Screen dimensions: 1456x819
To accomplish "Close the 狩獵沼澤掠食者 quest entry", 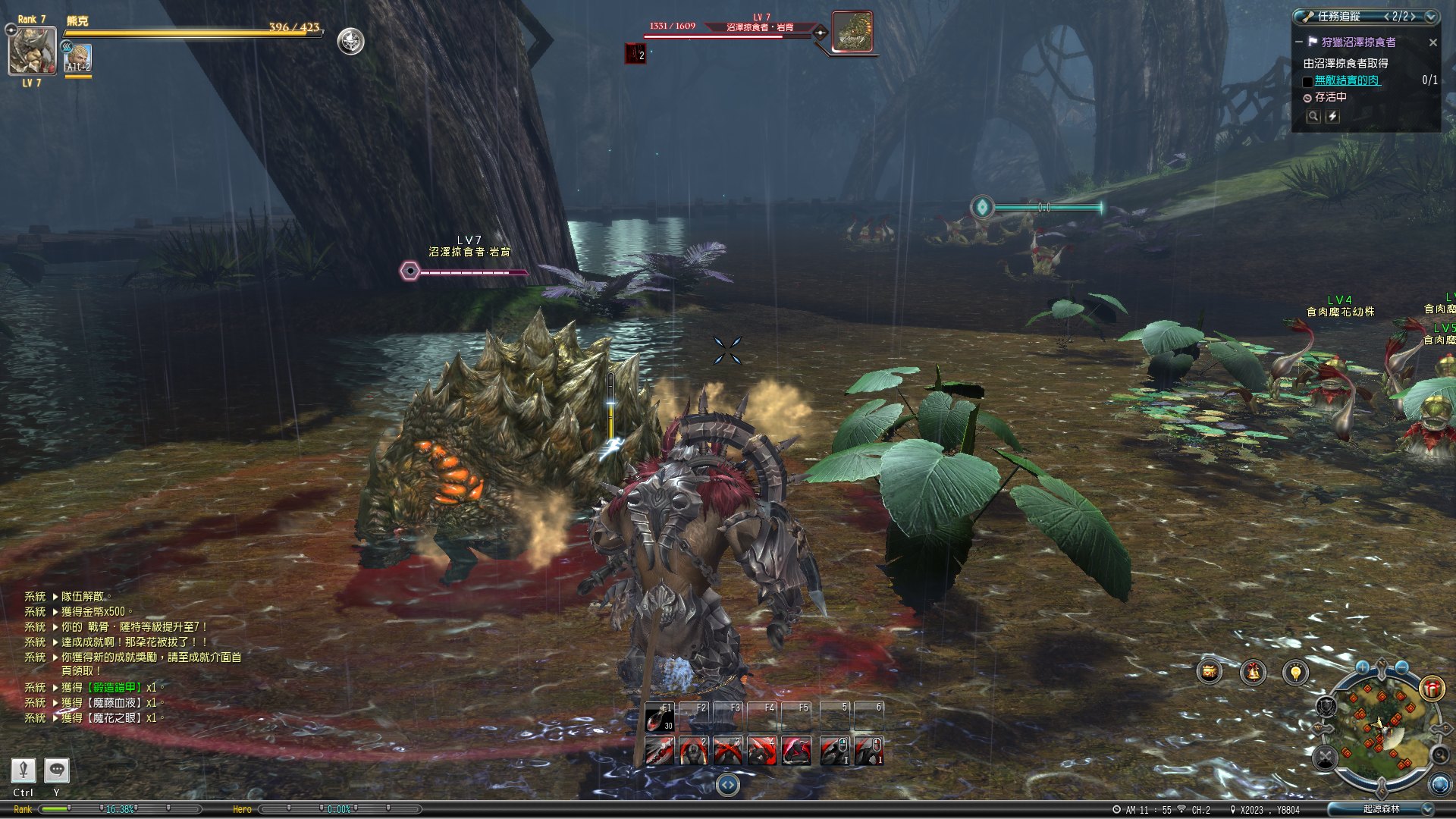I will tap(1432, 42).
